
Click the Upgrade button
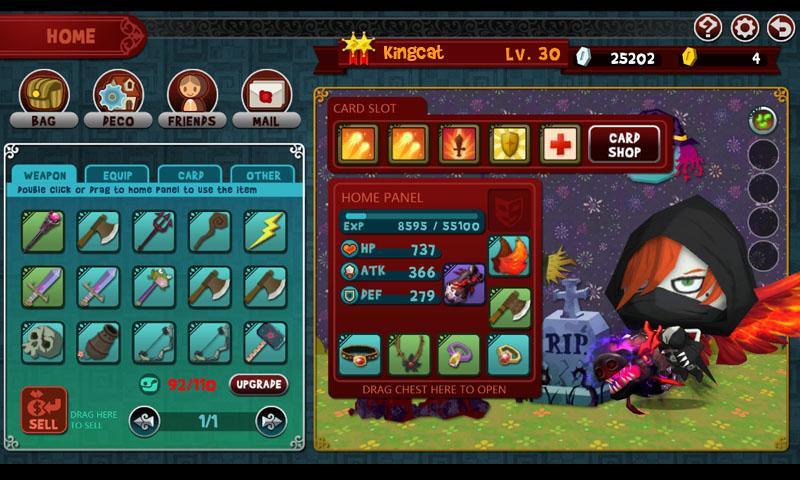258,384
